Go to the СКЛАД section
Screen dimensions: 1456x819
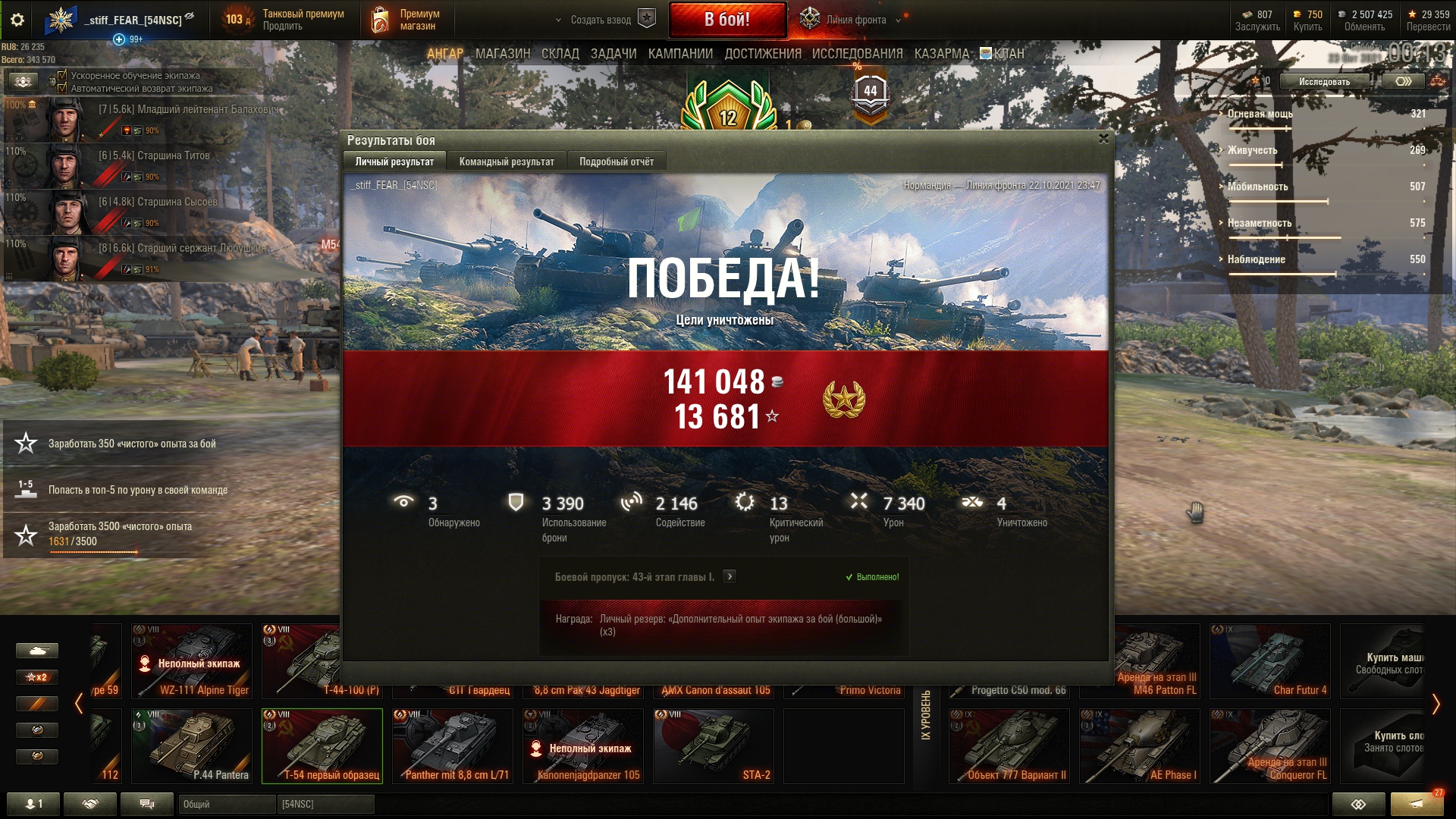pos(560,54)
